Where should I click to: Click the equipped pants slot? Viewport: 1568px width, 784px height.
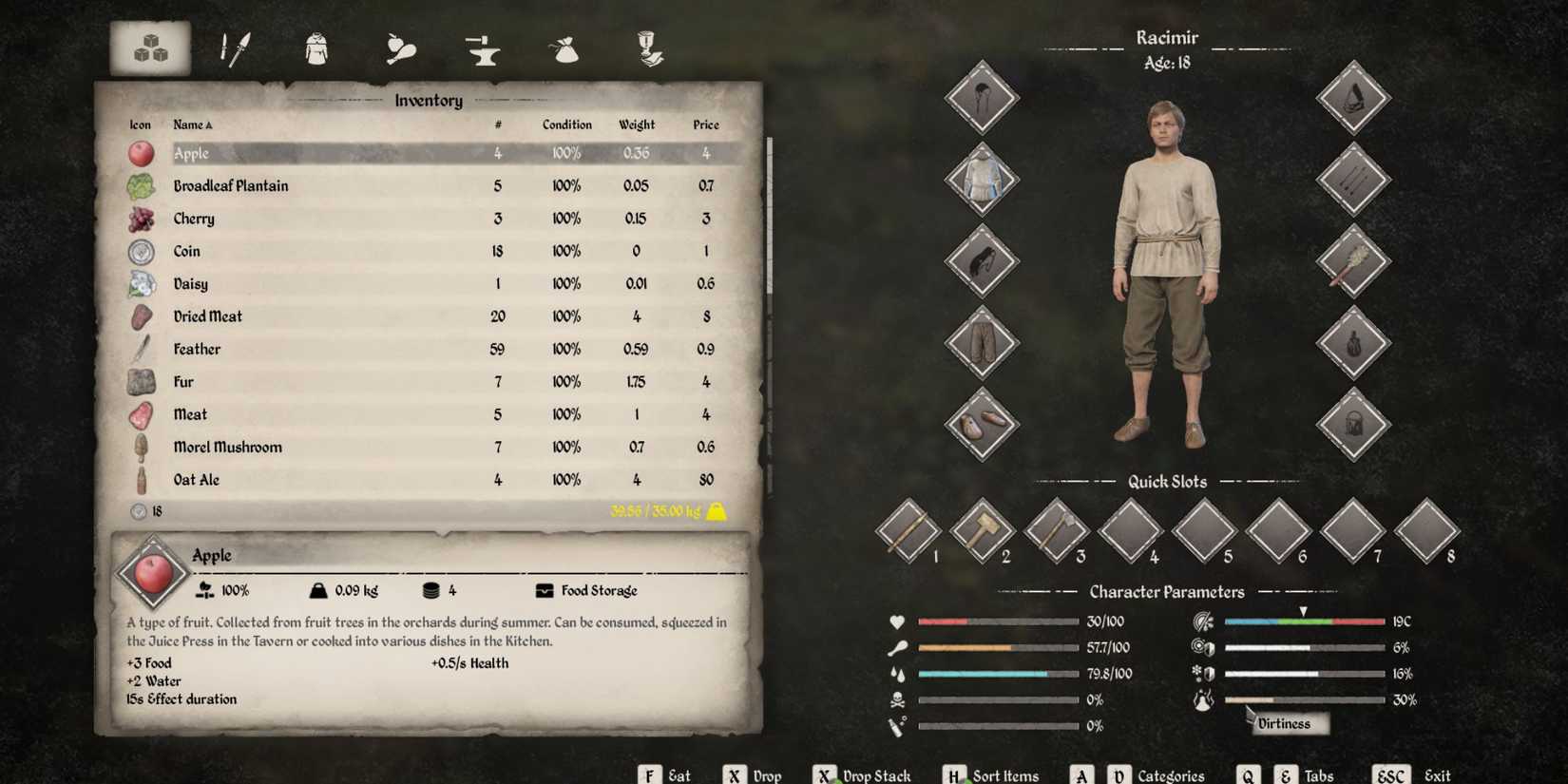click(983, 343)
